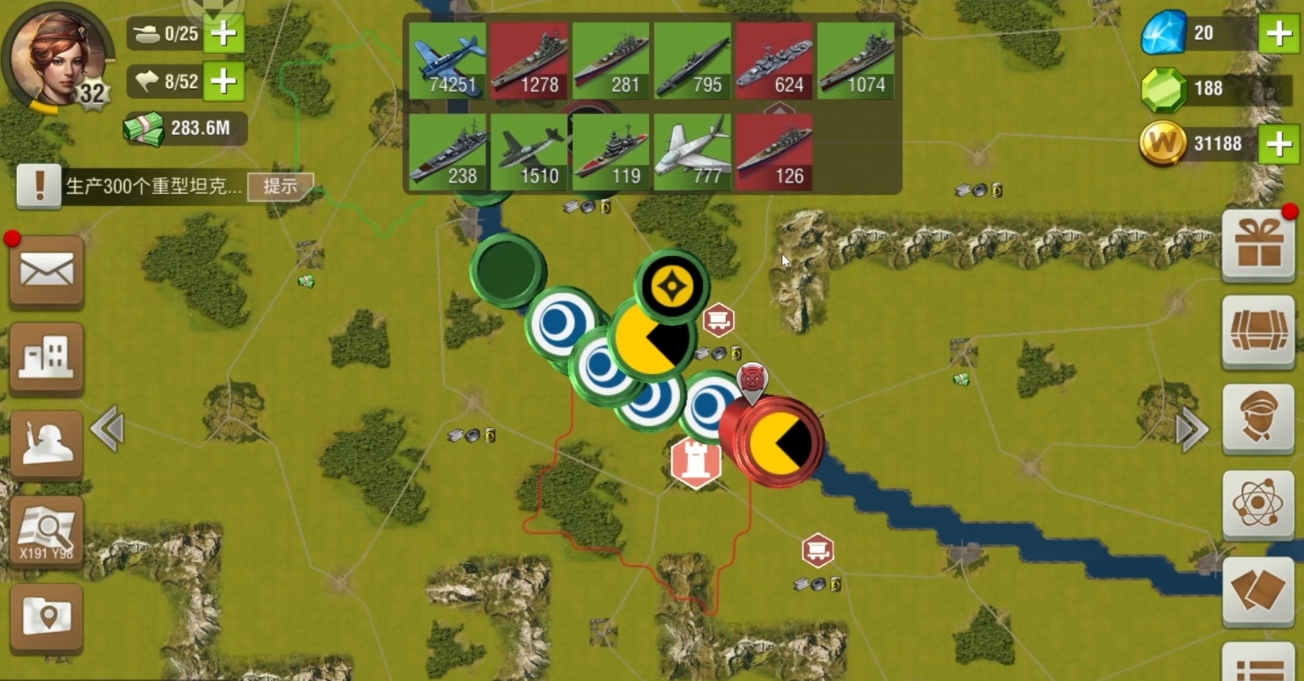This screenshot has width=1304, height=681.
Task: Pick the green plane card showing 1510
Action: pyautogui.click(x=529, y=152)
